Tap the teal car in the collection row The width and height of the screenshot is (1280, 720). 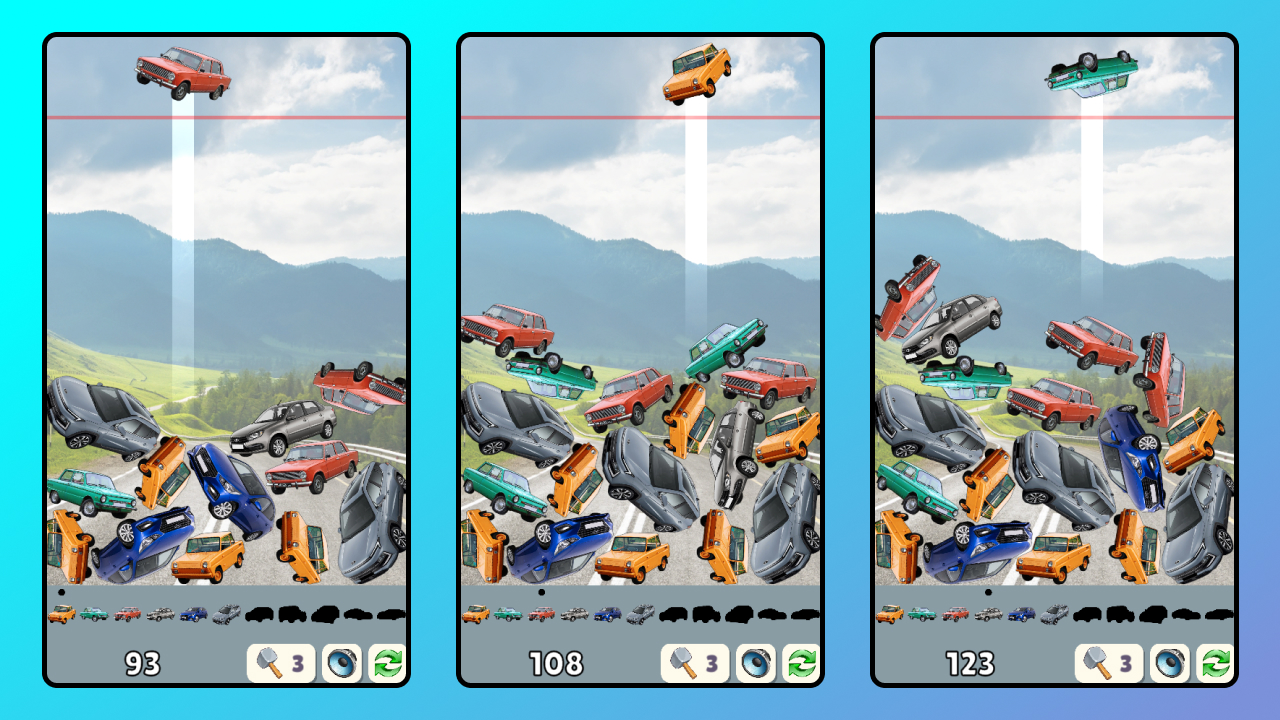tap(96, 611)
